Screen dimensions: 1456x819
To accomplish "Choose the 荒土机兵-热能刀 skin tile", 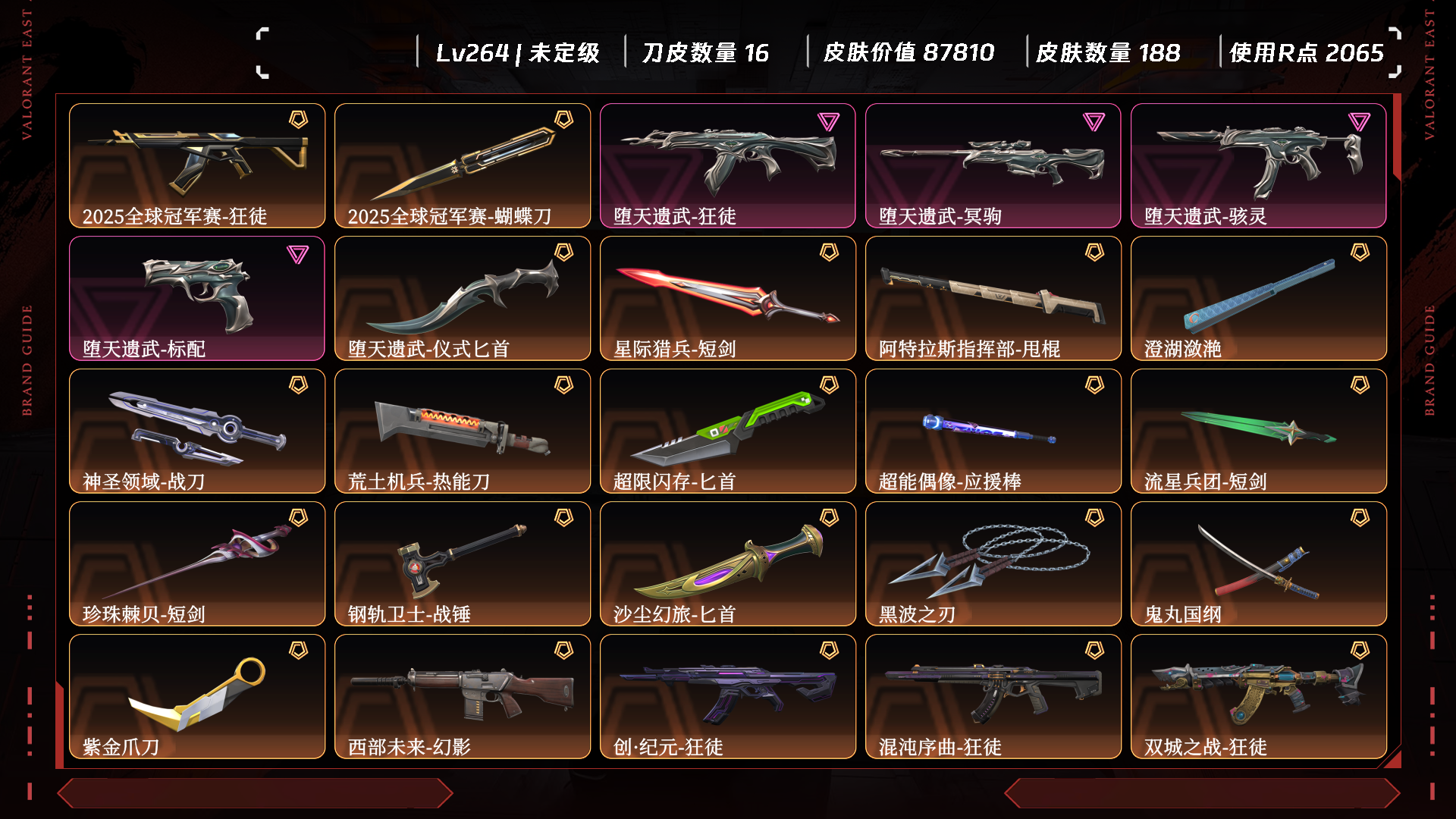I will click(x=463, y=431).
